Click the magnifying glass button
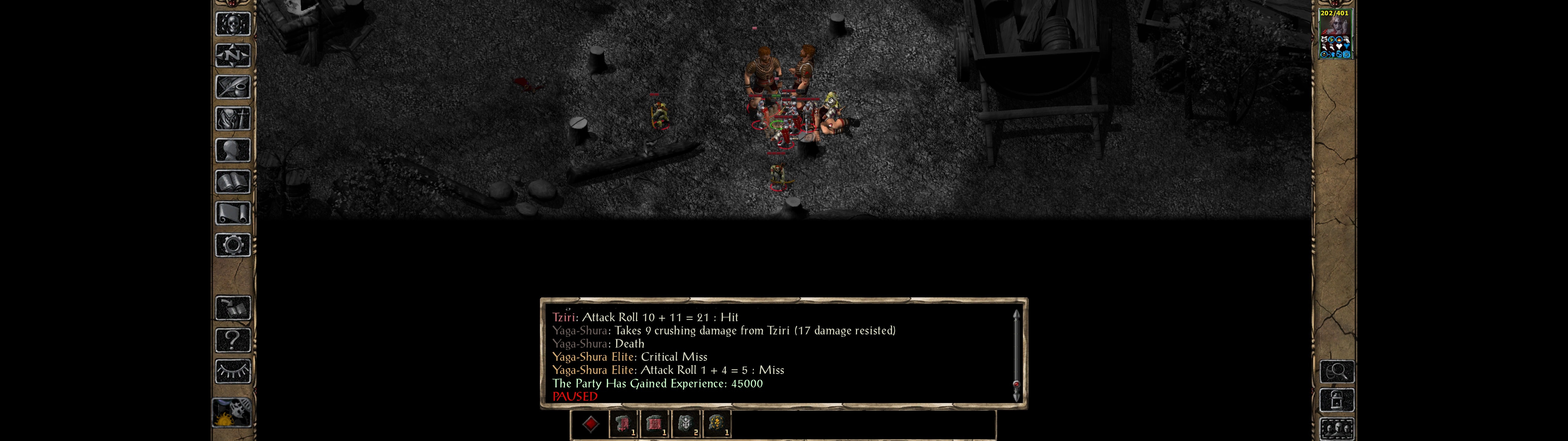Viewport: 1568px width, 441px height. click(x=1336, y=371)
